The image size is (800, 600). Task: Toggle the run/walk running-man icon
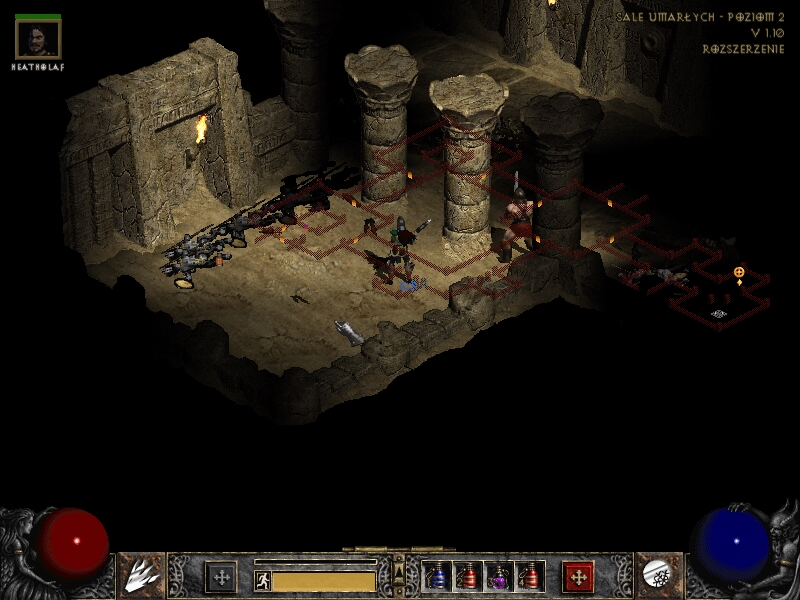point(263,581)
